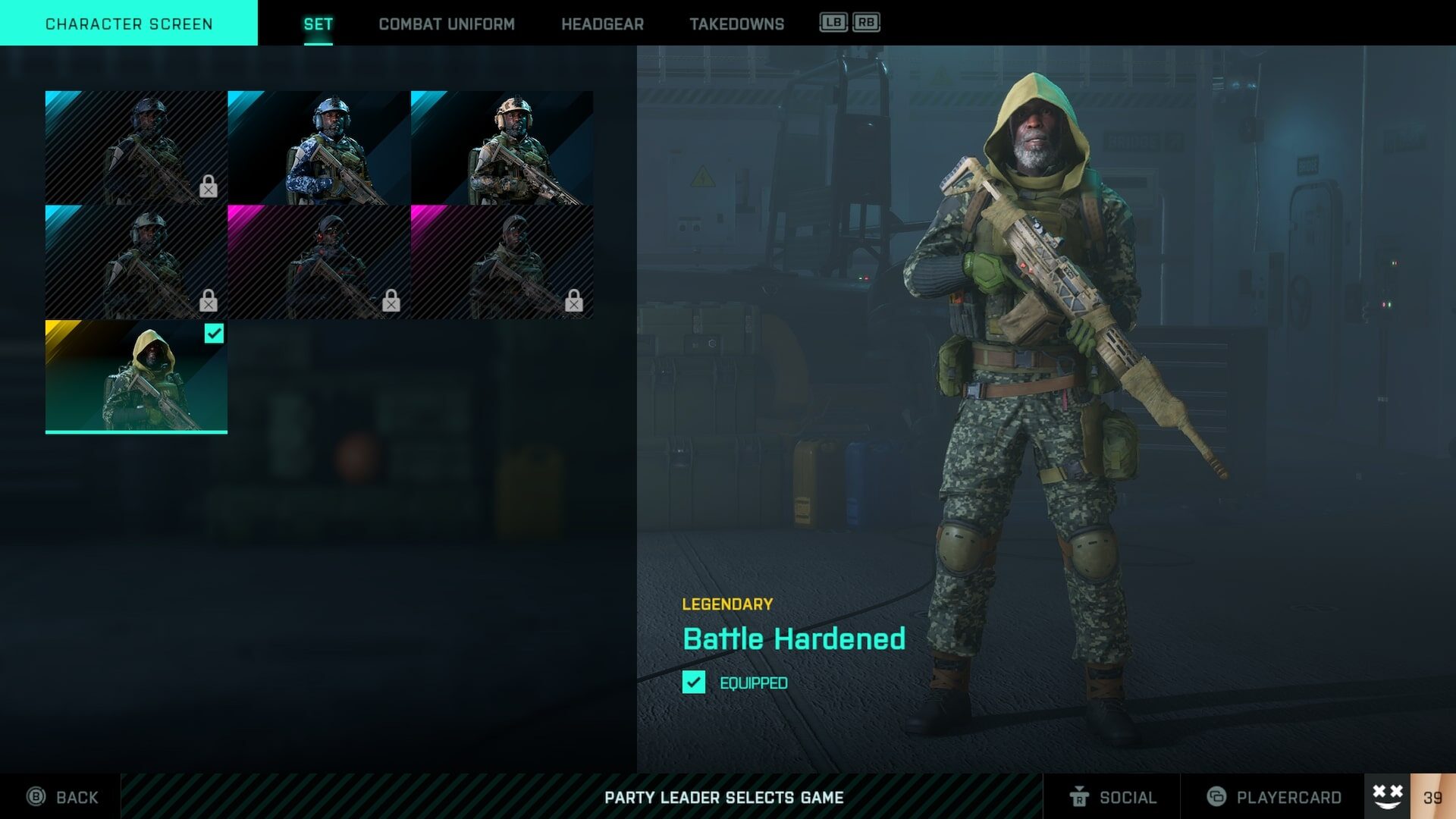The image size is (1456, 819).
Task: Choose the blue navy camo set thumbnail
Action: pos(318,148)
